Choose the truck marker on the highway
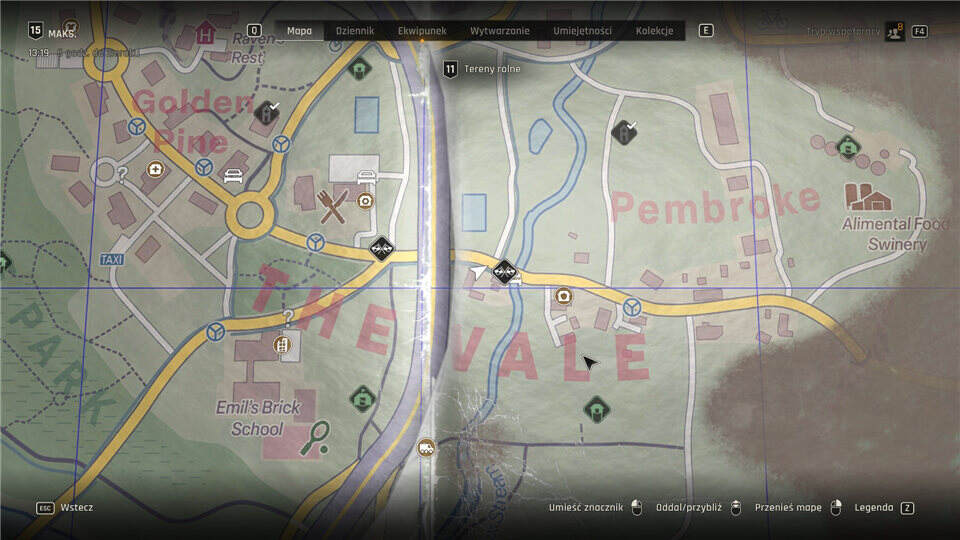 tap(427, 447)
